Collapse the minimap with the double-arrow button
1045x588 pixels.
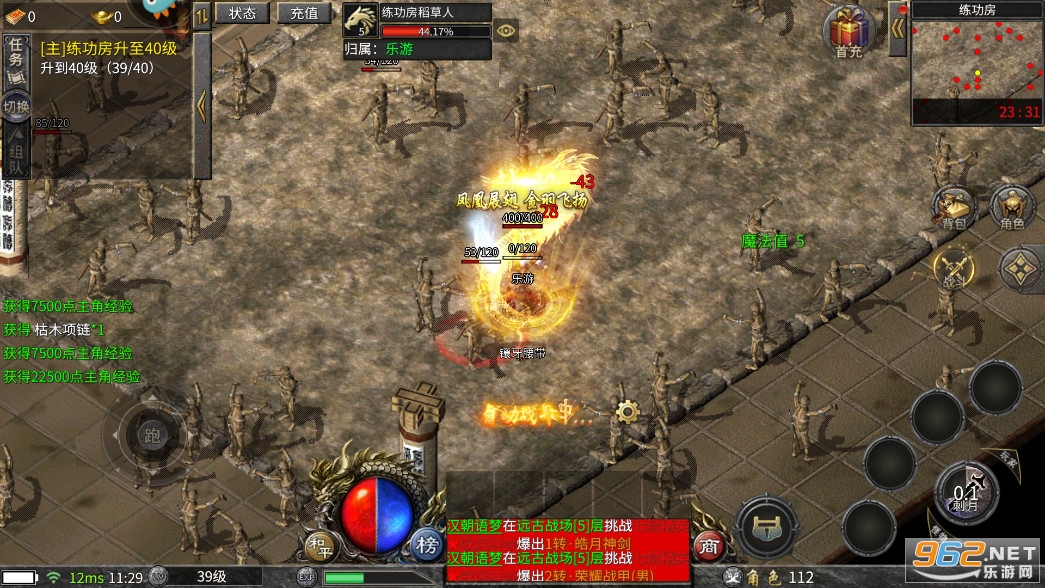(x=897, y=27)
